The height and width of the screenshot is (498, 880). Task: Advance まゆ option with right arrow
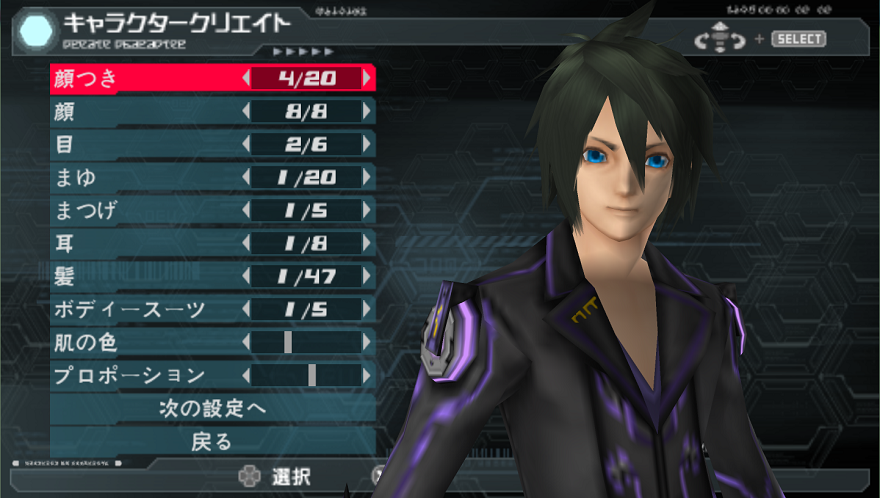click(x=368, y=177)
